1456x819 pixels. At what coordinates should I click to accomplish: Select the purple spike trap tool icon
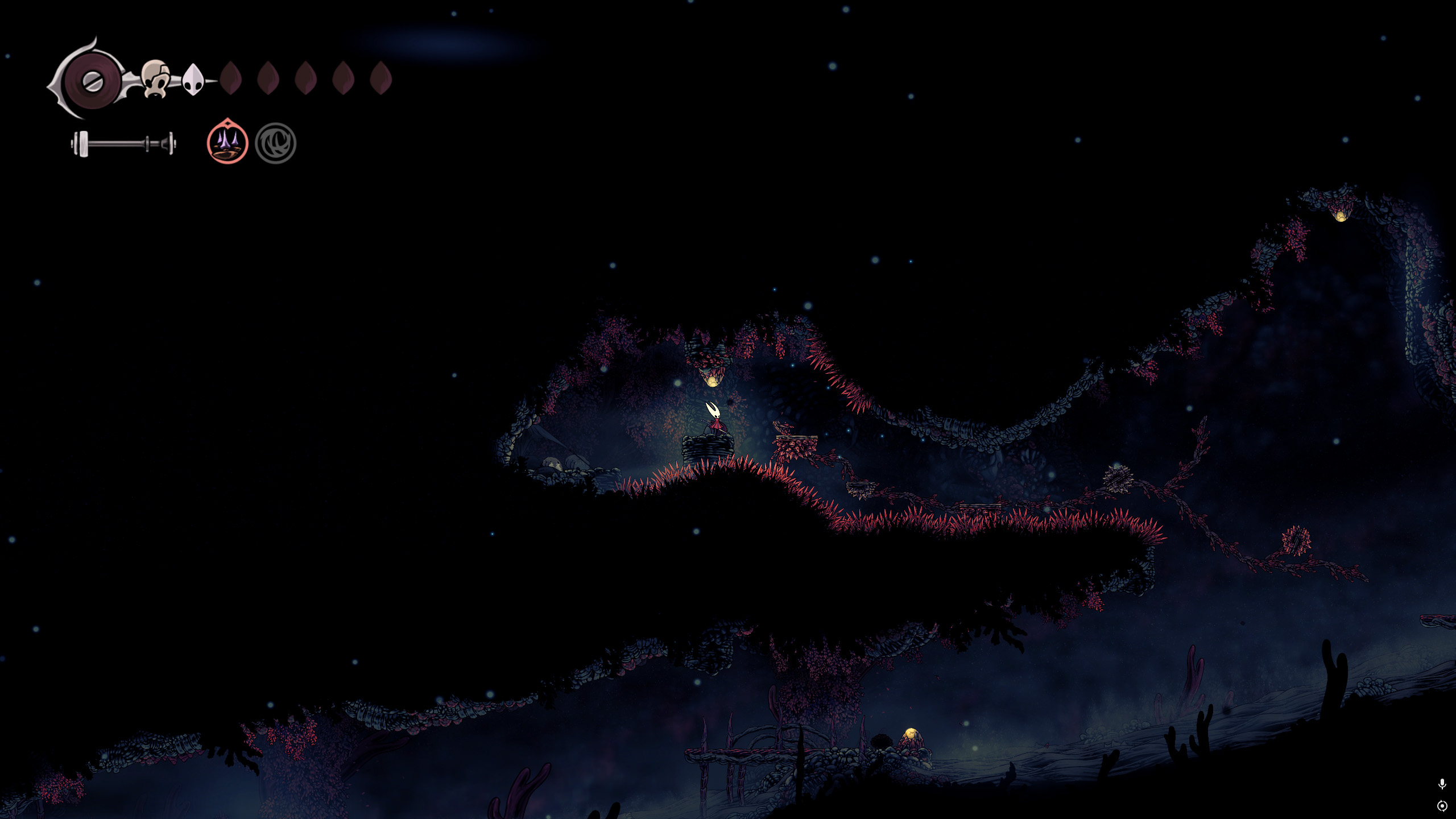tap(227, 143)
